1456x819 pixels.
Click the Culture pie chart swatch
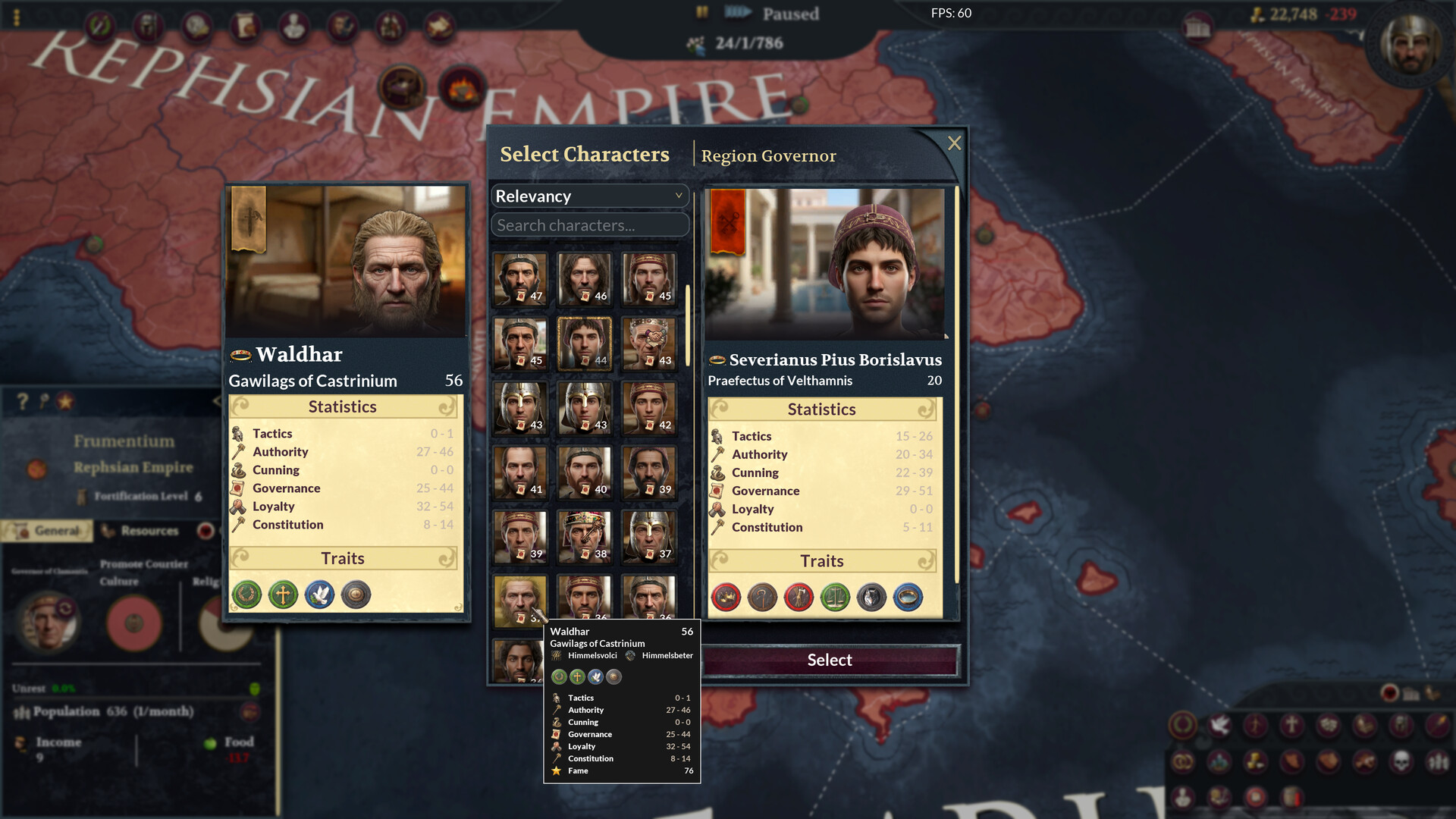(134, 622)
